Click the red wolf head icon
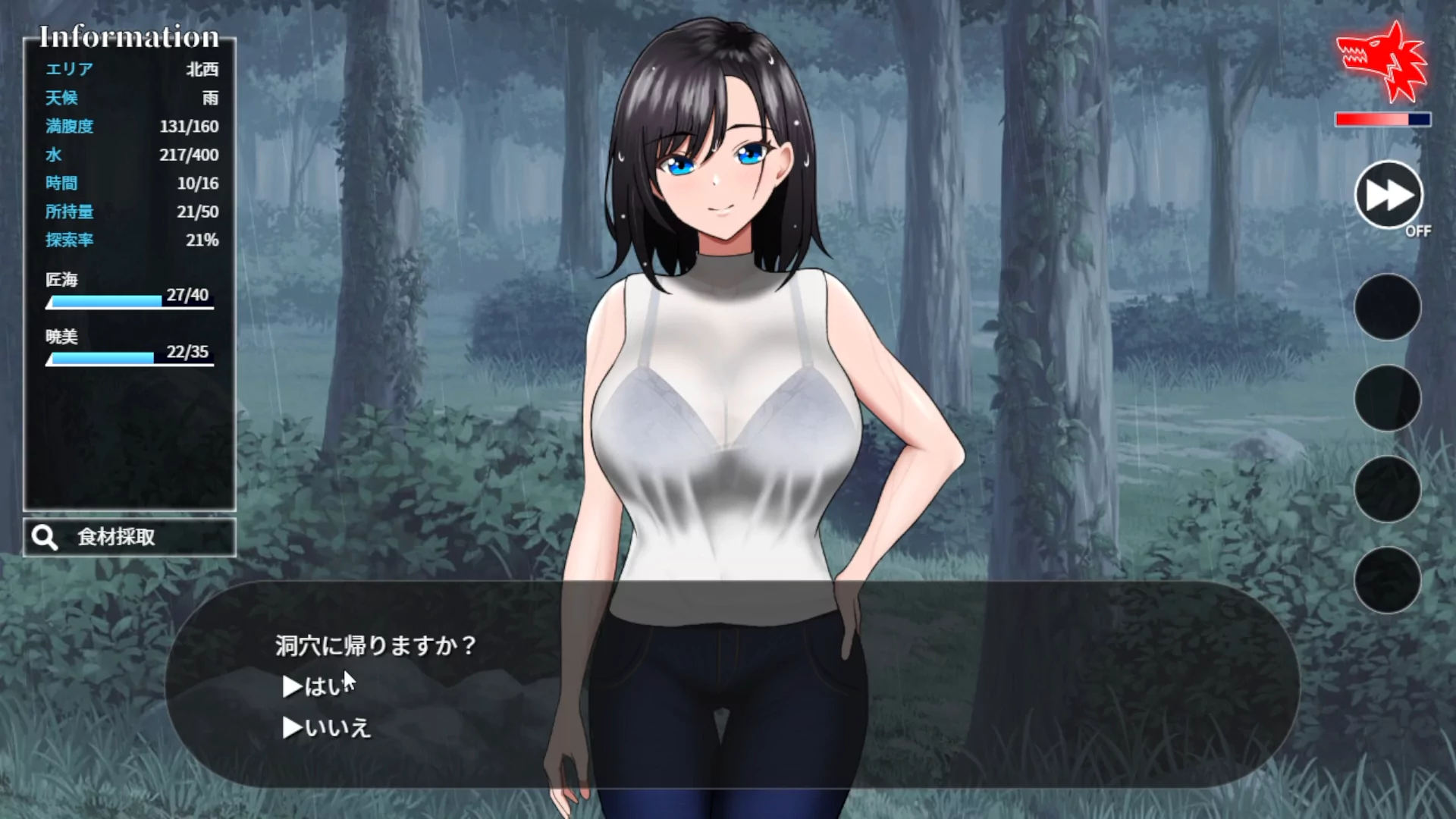The width and height of the screenshot is (1456, 819). [1382, 63]
